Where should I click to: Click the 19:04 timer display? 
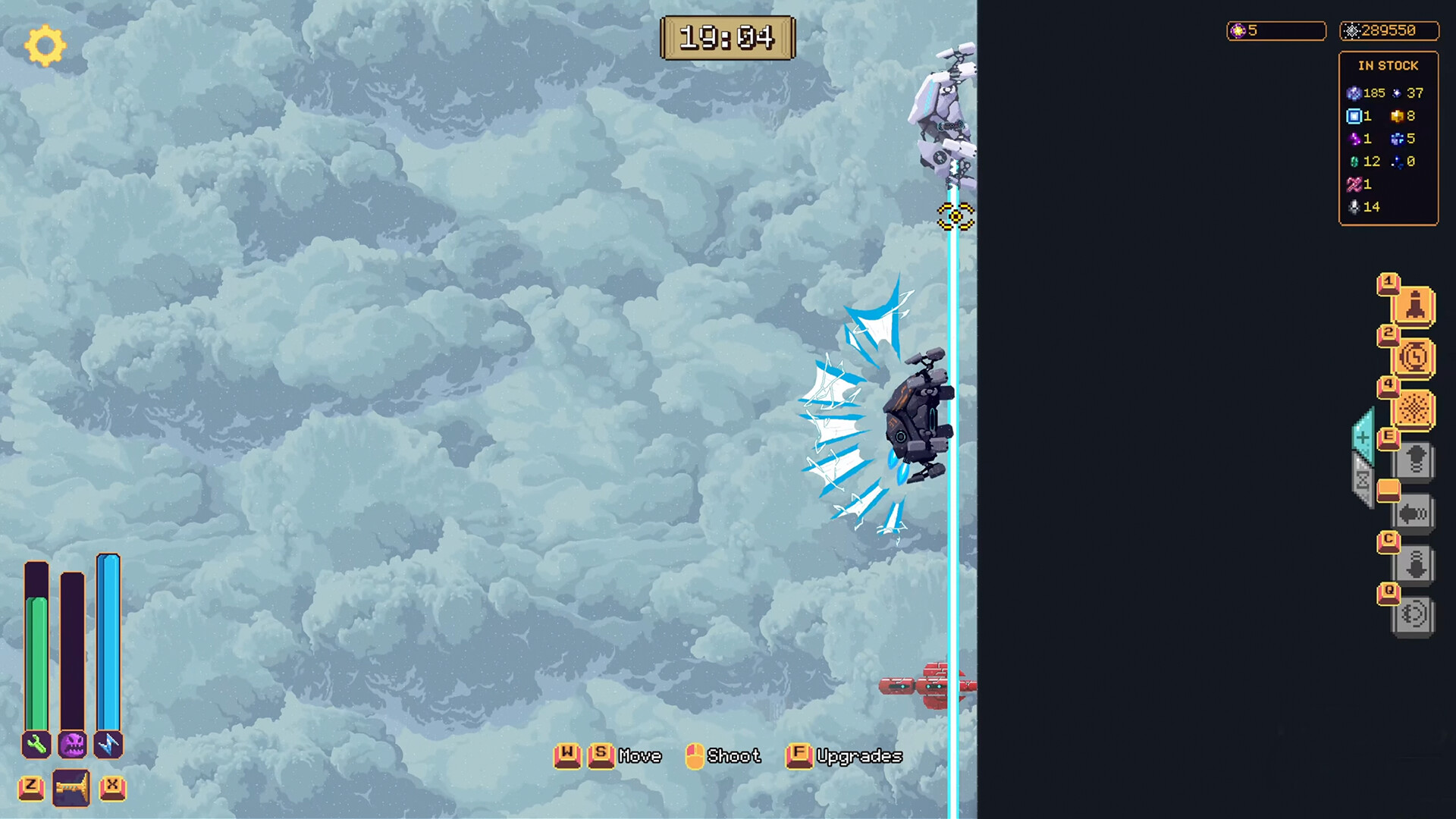[x=727, y=38]
